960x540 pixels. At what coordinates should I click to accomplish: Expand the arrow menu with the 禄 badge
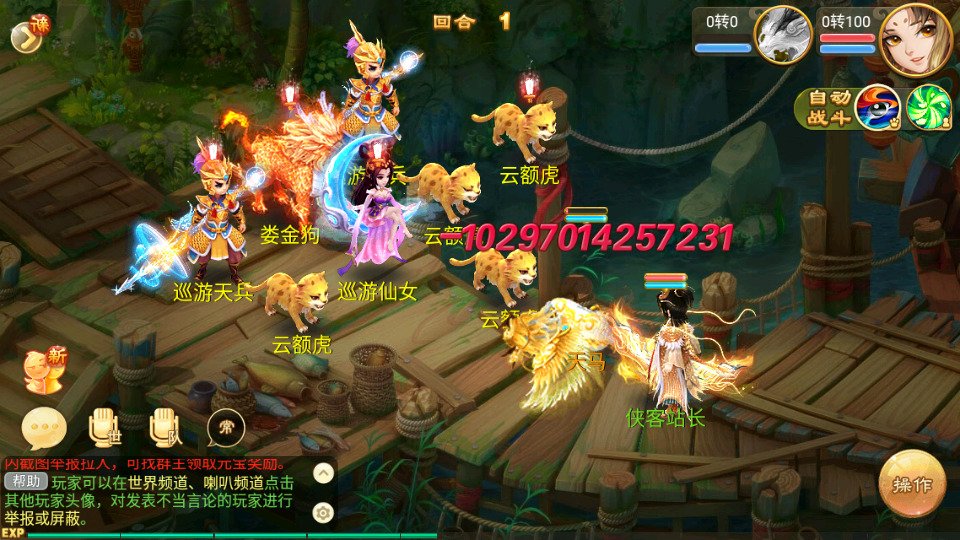point(28,34)
